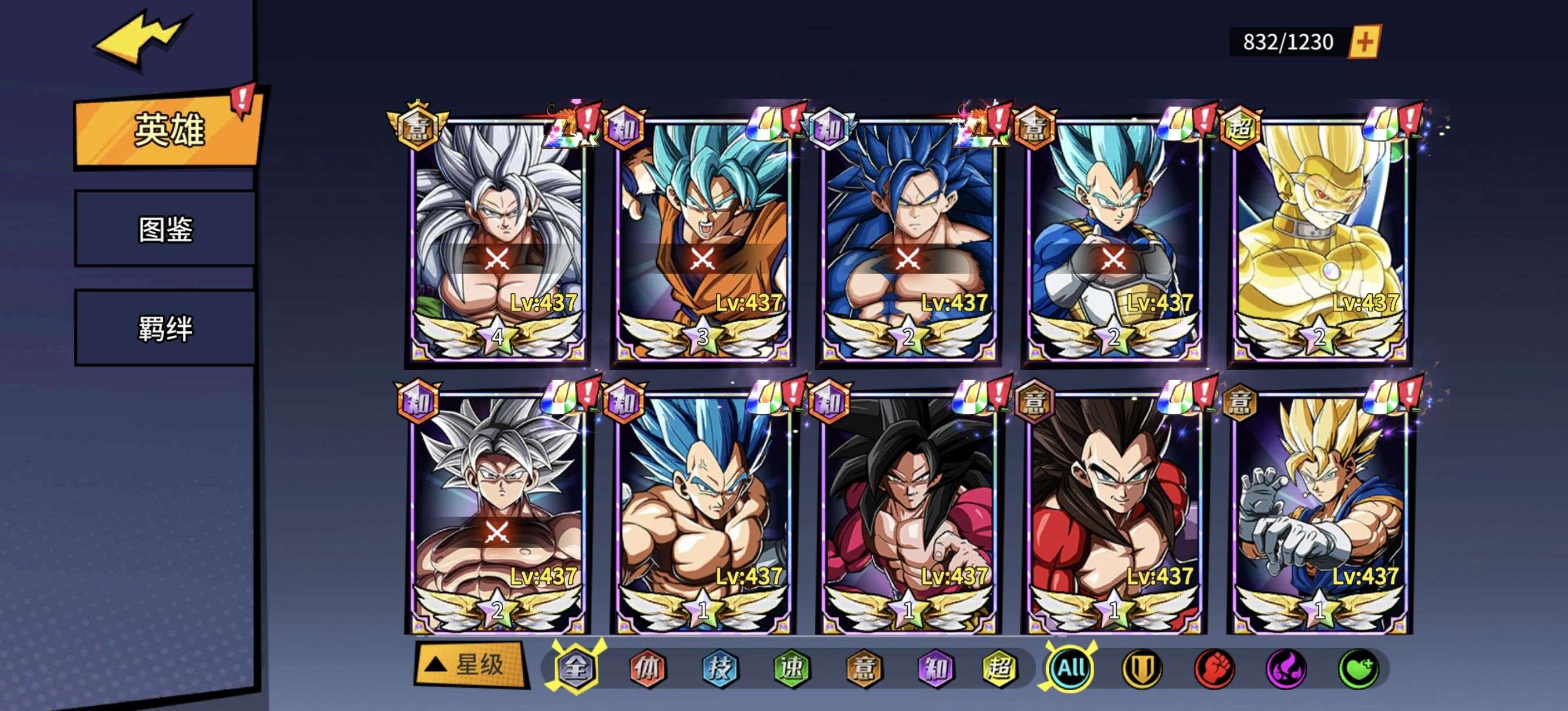Toggle the 星级 star-rank sort button
The image size is (1568, 711).
pos(470,664)
